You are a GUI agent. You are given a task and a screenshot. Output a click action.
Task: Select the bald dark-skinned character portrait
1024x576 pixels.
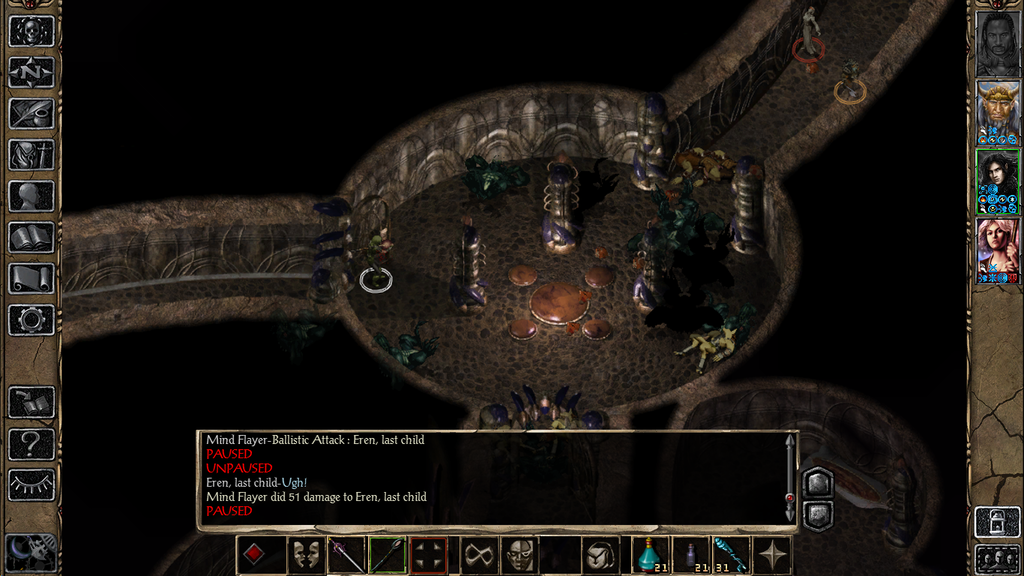click(997, 42)
